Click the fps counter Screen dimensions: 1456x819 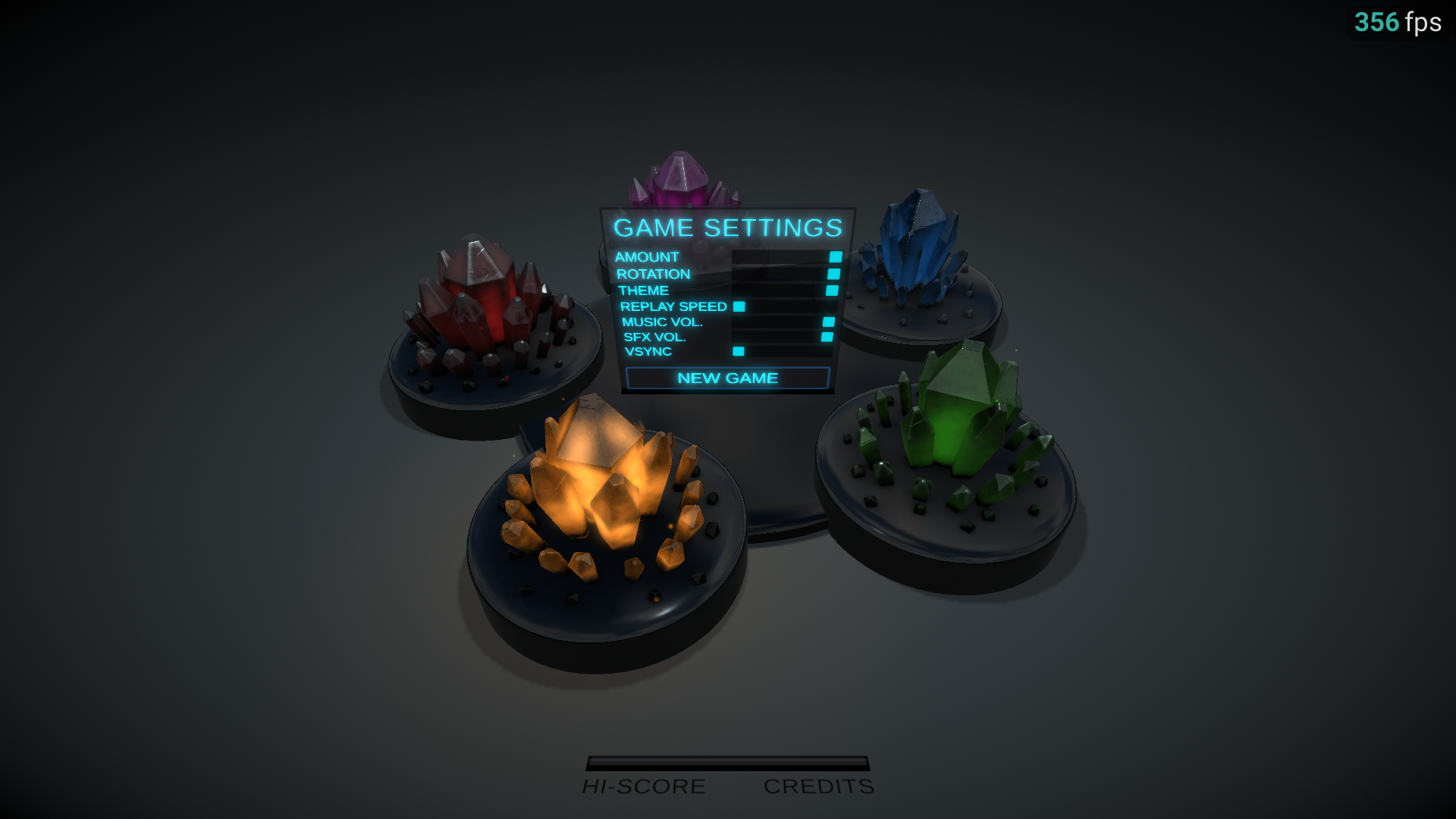[1398, 23]
